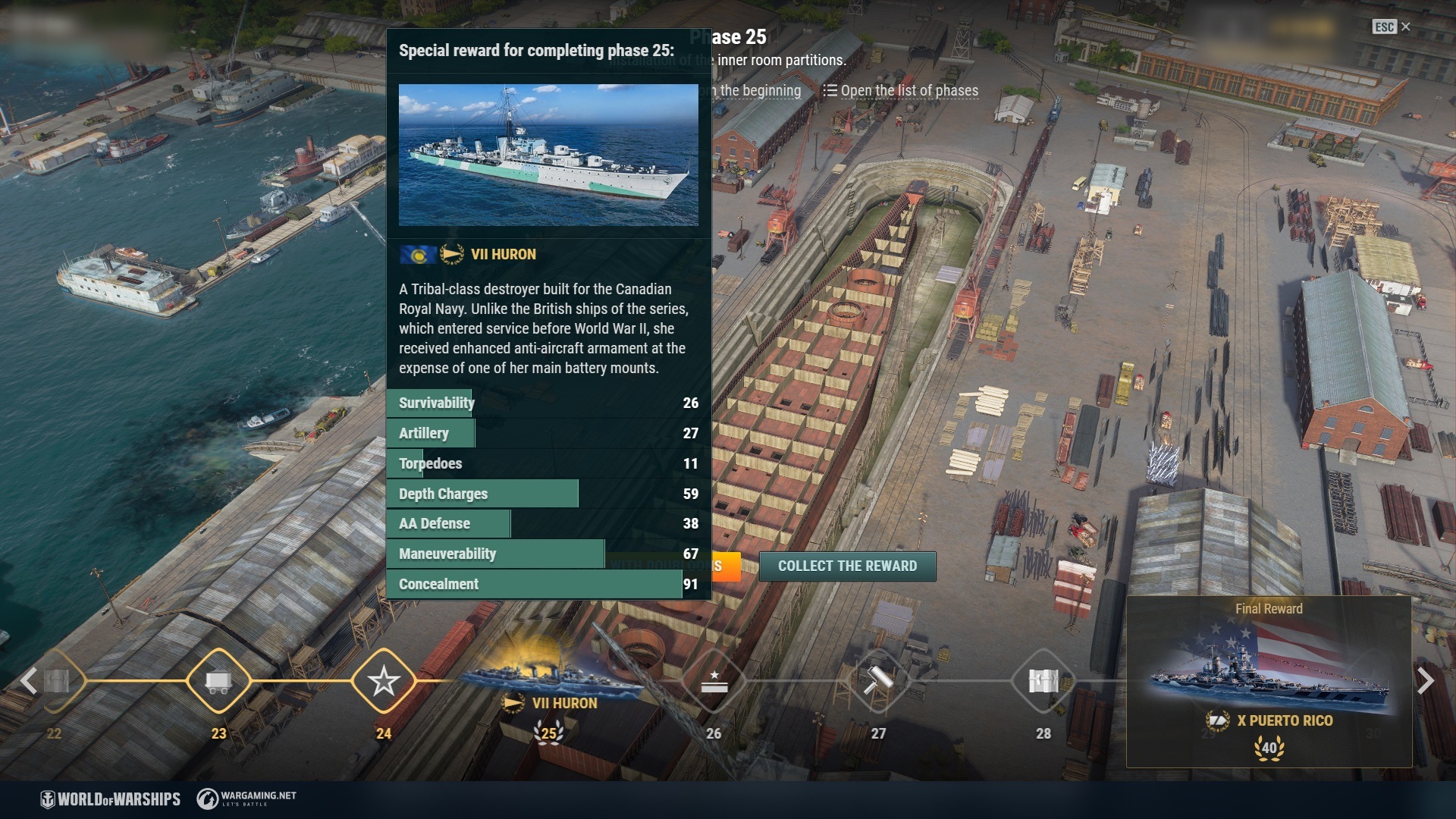Select the phase 26 marker
Image resolution: width=1456 pixels, height=819 pixels.
(x=714, y=681)
